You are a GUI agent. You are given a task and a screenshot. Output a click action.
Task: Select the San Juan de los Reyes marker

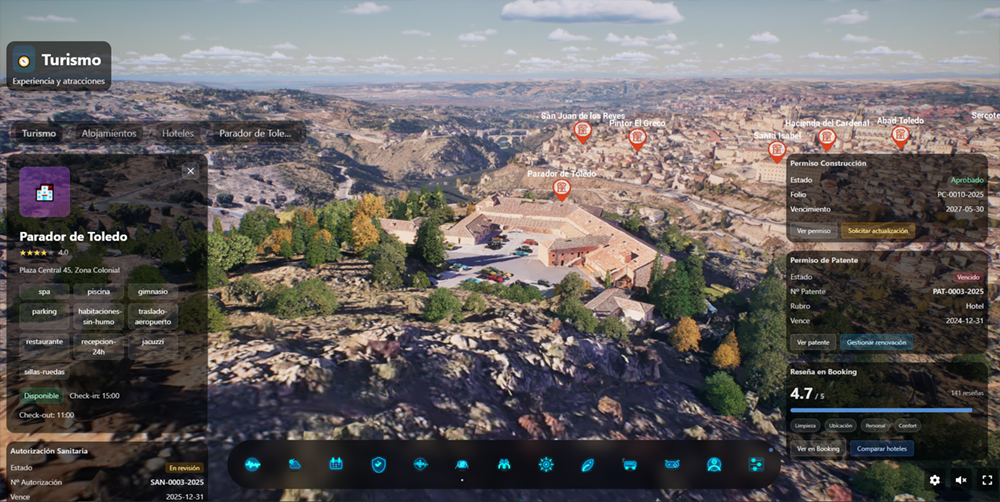(582, 131)
